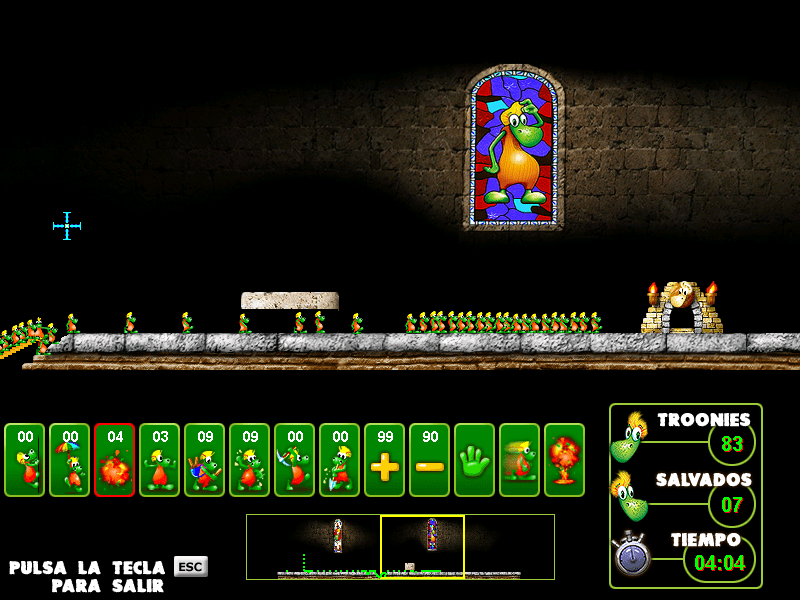Image resolution: width=800 pixels, height=600 pixels.
Task: Nuke all Troonies with the mushroom cloud button
Action: [x=564, y=460]
